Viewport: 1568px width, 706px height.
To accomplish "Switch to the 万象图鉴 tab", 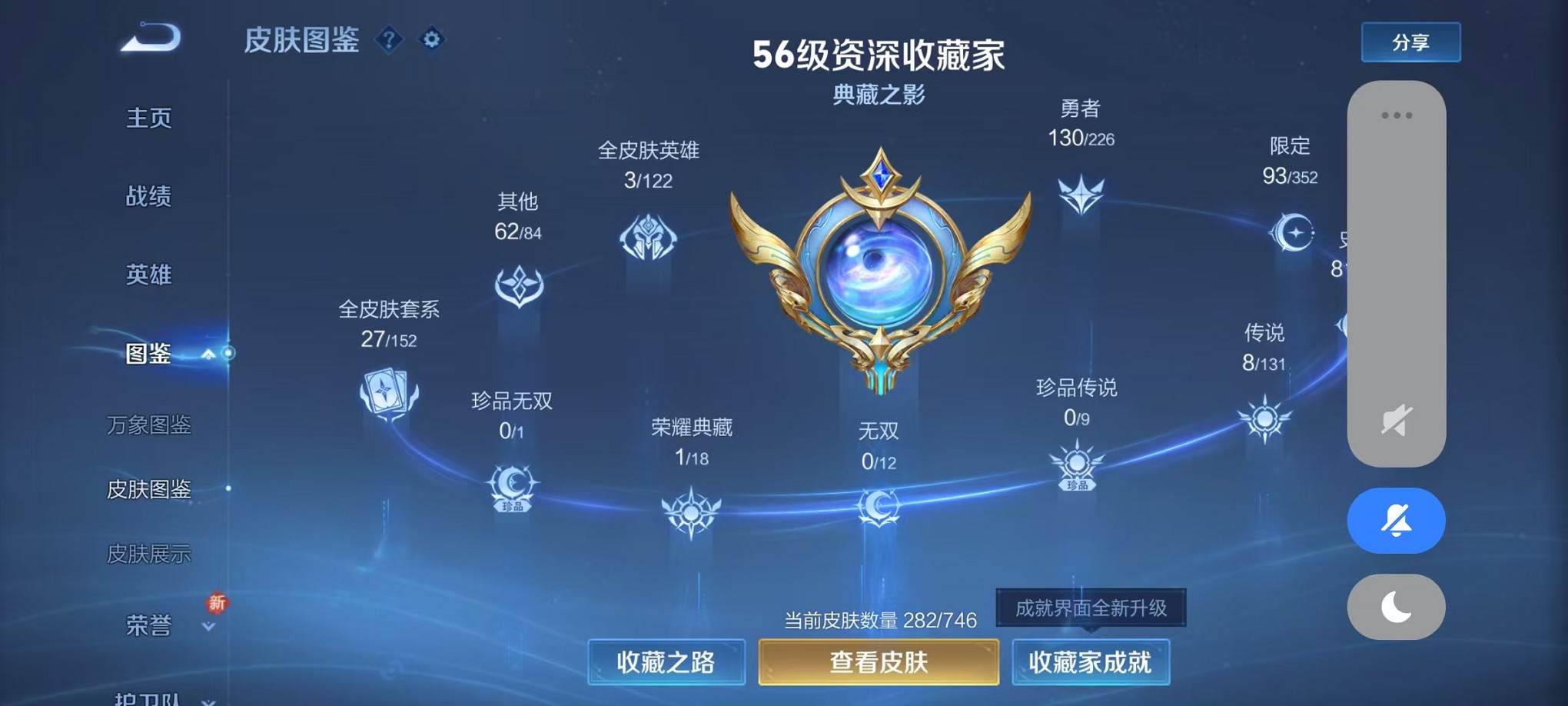I will click(151, 427).
